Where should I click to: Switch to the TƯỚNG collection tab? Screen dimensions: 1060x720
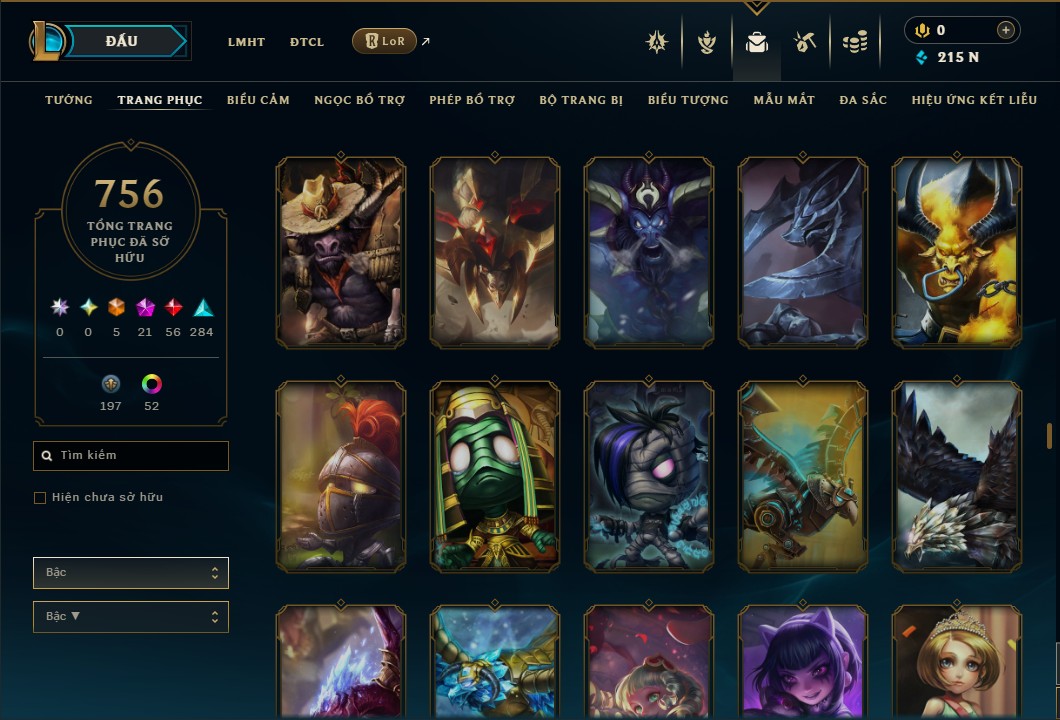pos(69,100)
